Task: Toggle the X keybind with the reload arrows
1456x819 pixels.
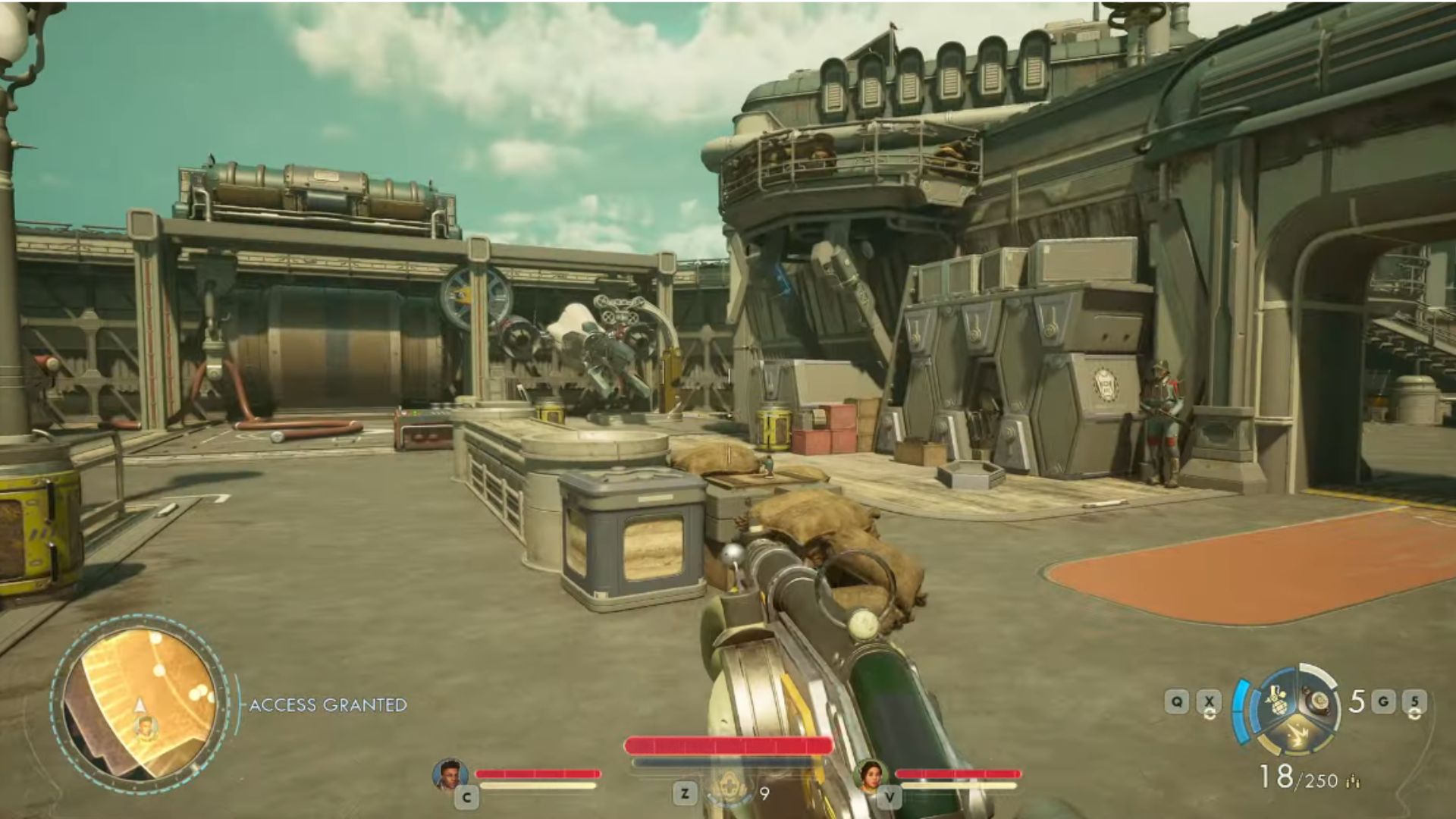Action: 1209,700
